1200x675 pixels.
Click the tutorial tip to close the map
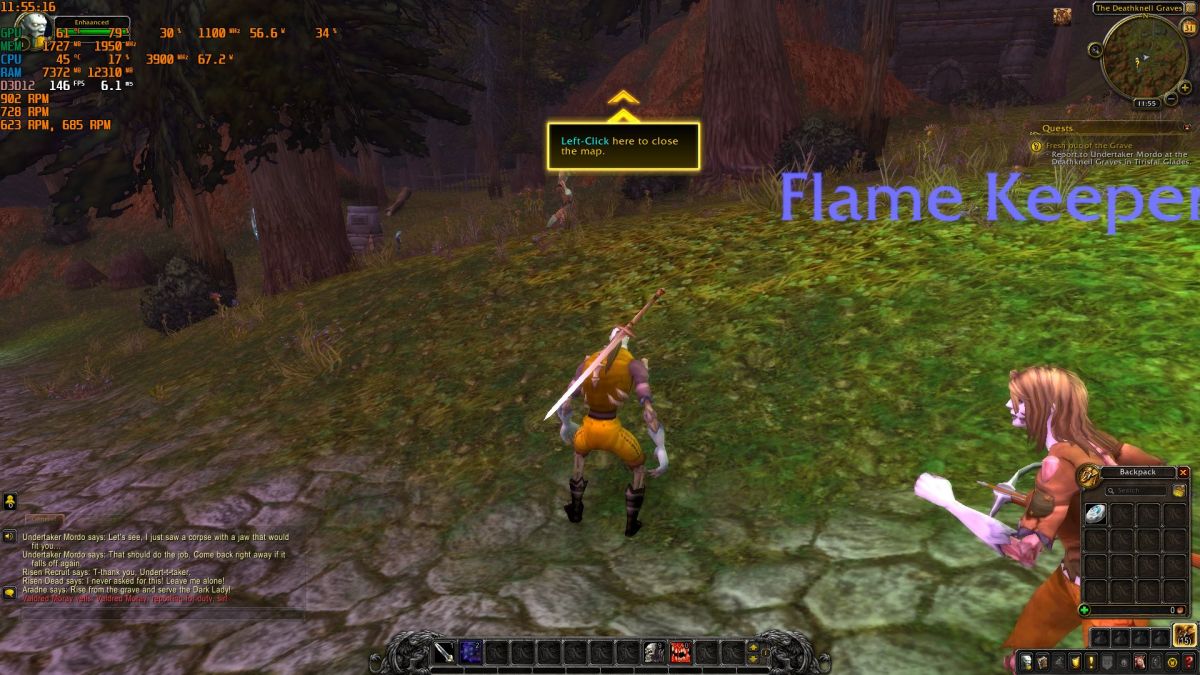623,146
